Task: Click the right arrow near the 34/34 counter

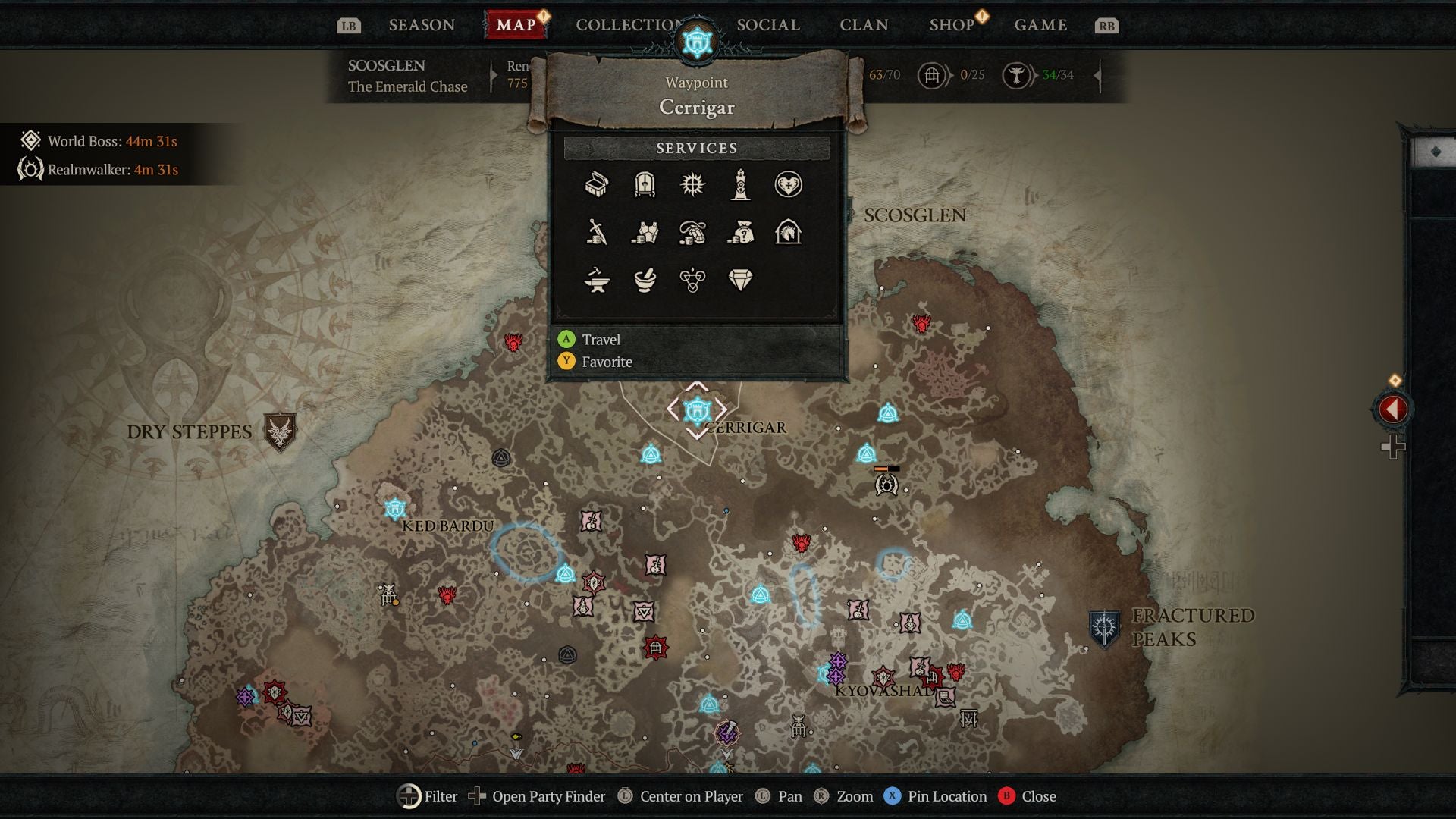Action: click(x=1098, y=76)
